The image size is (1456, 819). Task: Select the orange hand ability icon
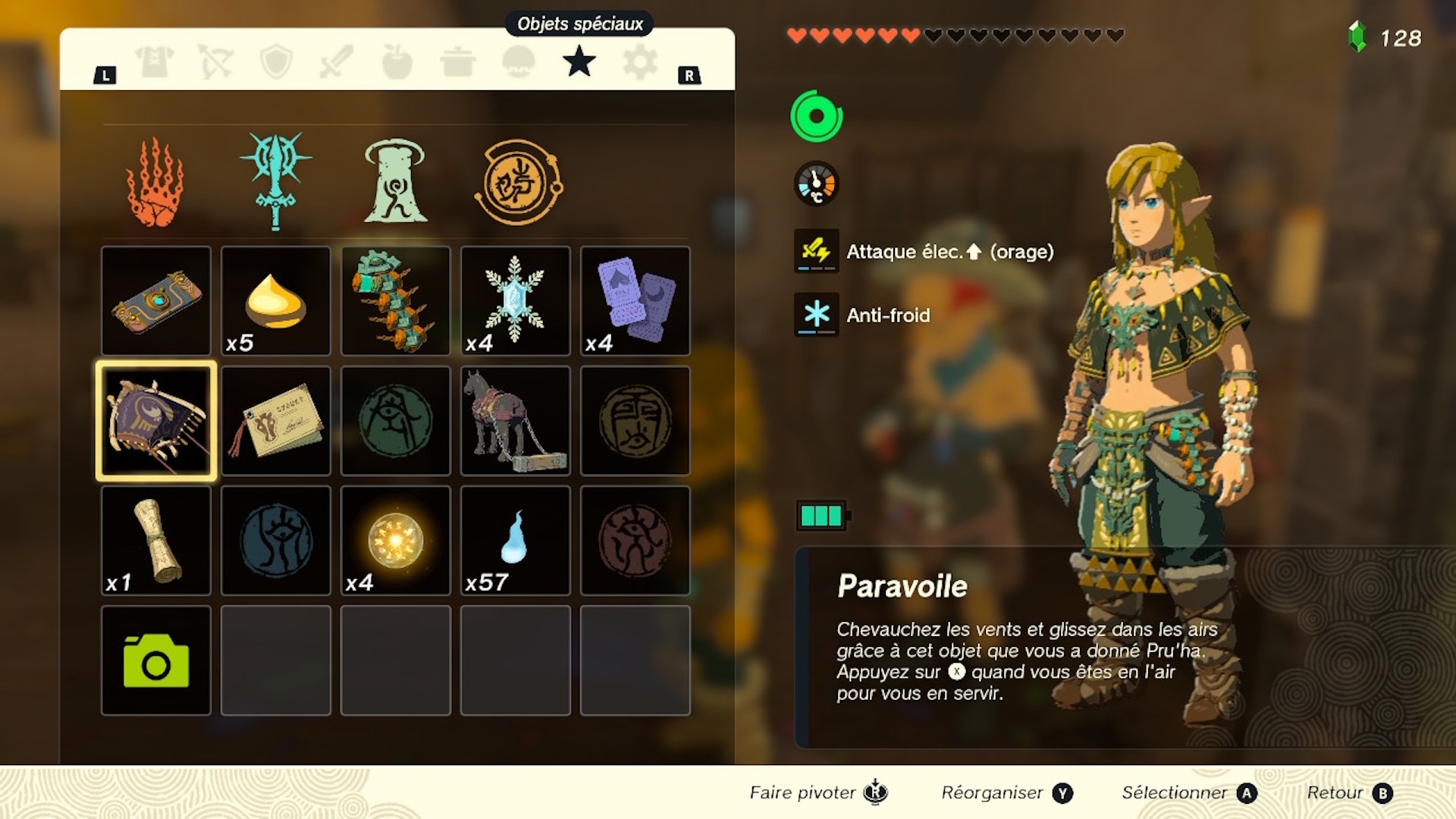(x=155, y=183)
